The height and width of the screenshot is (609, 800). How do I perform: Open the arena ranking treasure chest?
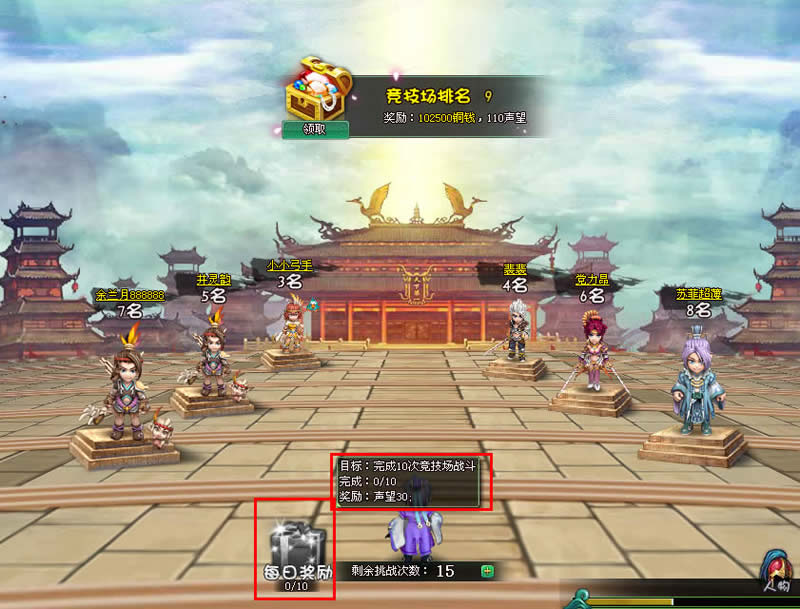click(x=314, y=90)
